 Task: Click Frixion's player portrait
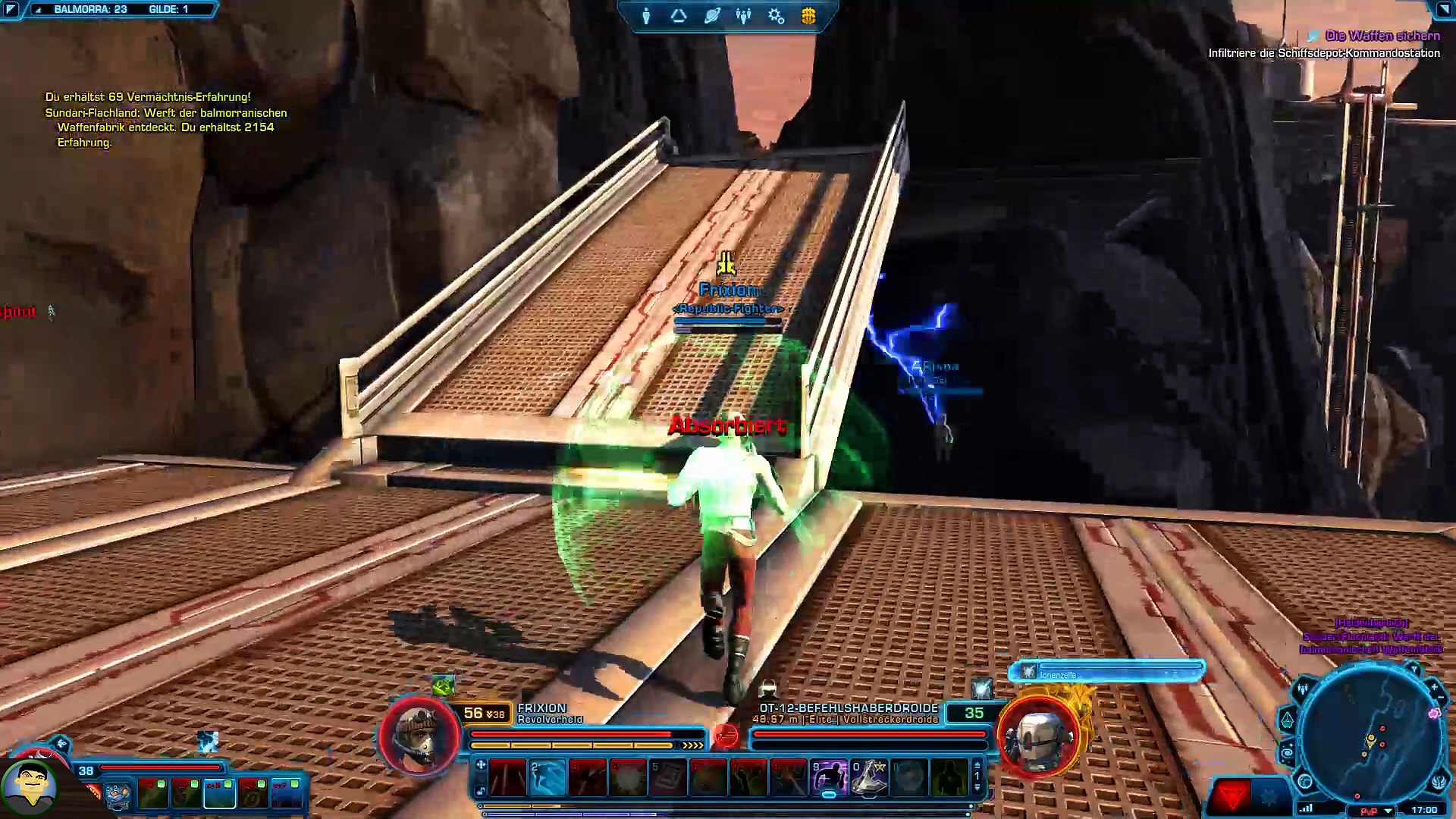click(x=419, y=736)
